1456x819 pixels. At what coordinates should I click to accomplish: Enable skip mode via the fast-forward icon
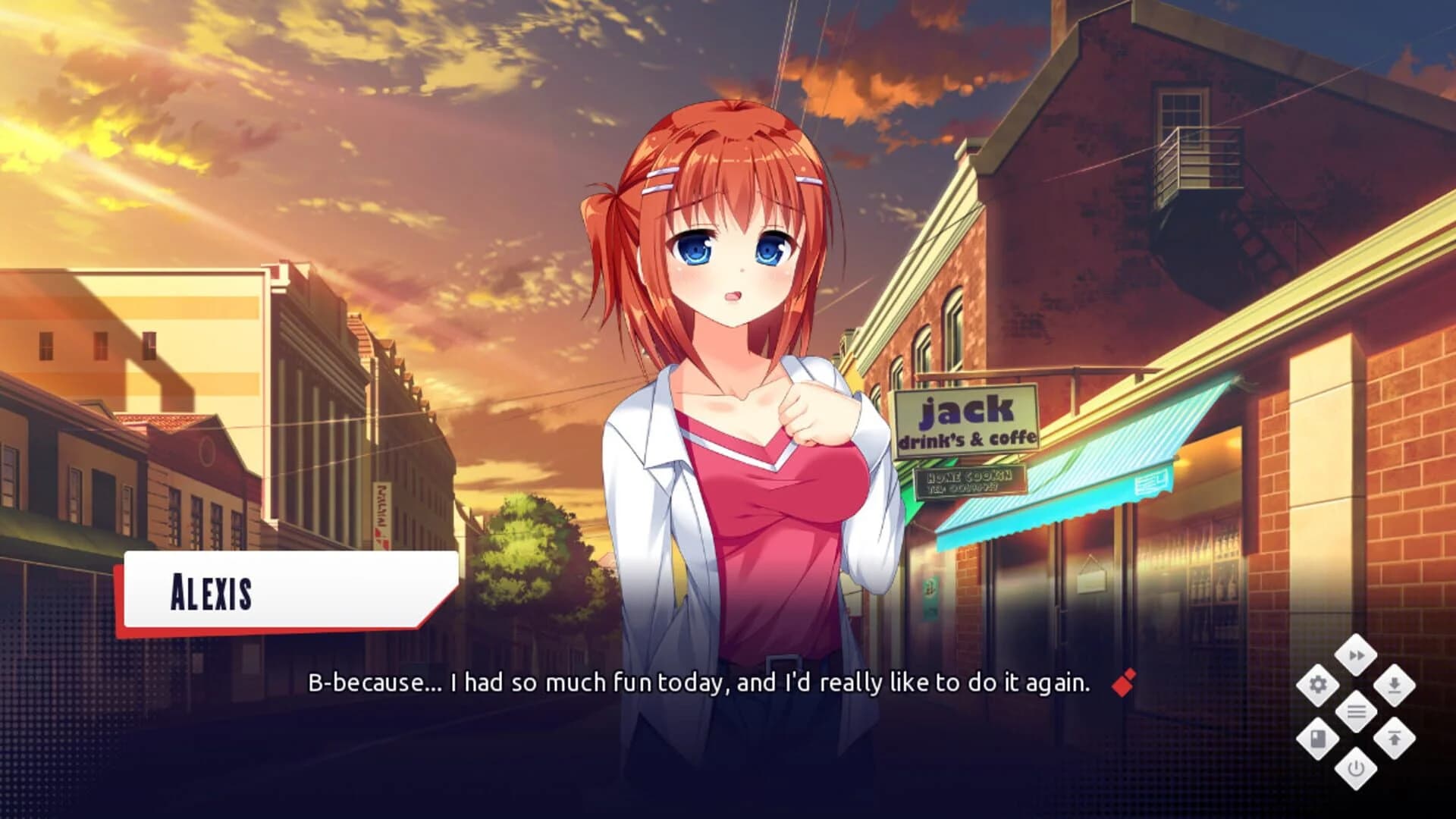click(1356, 655)
